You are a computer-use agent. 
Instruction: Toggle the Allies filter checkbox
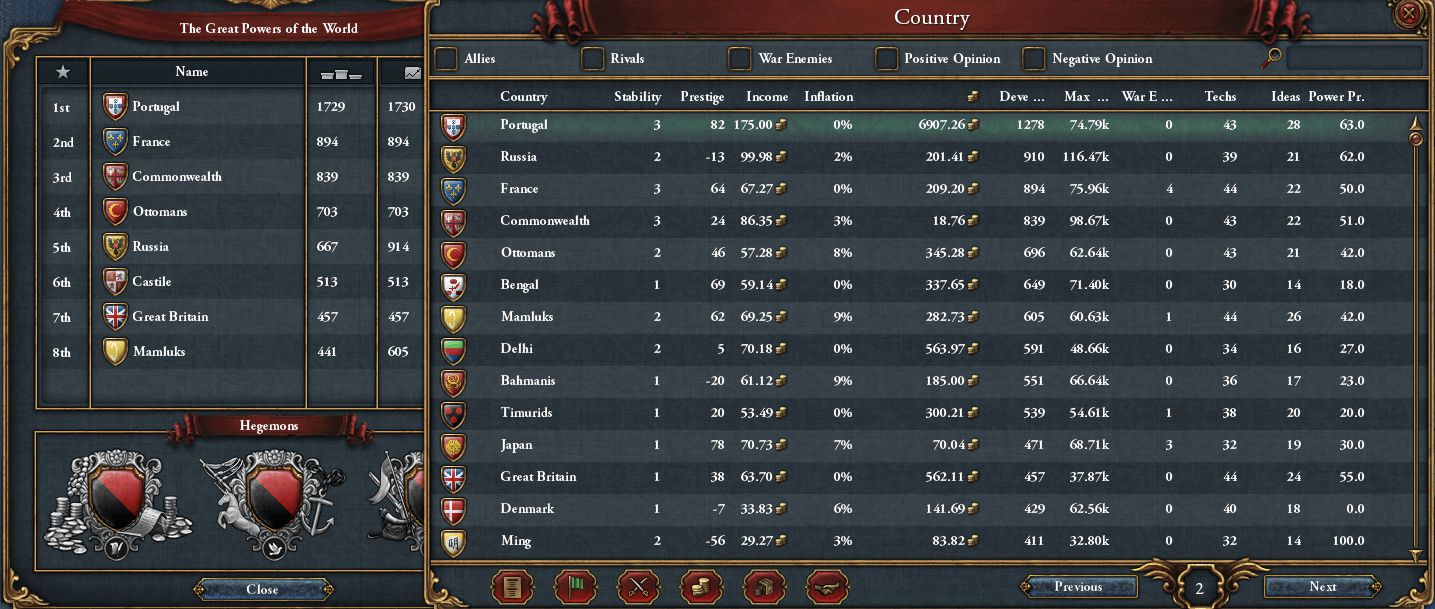pos(446,59)
